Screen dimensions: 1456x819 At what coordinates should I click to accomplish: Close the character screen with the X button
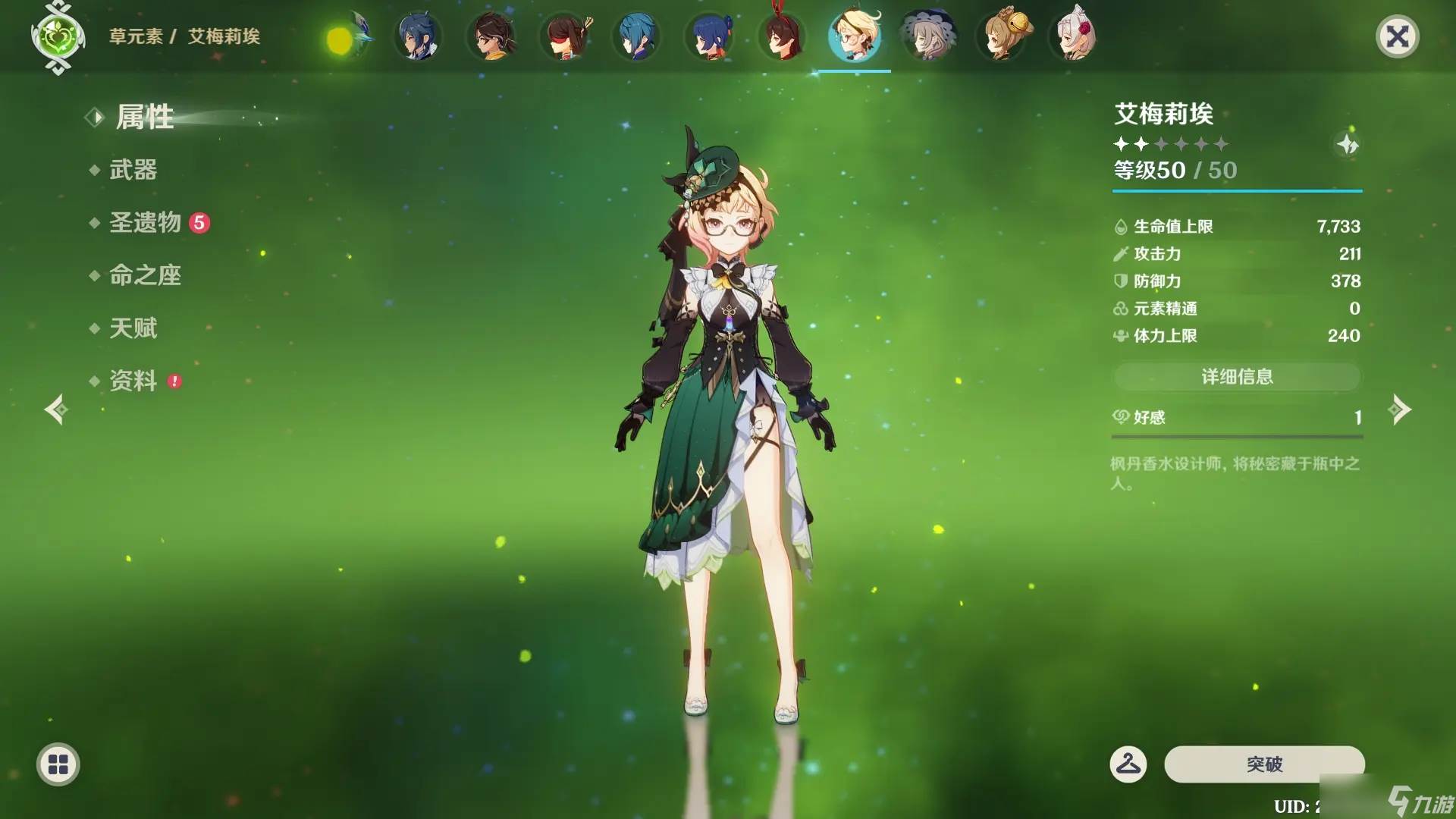(x=1397, y=36)
